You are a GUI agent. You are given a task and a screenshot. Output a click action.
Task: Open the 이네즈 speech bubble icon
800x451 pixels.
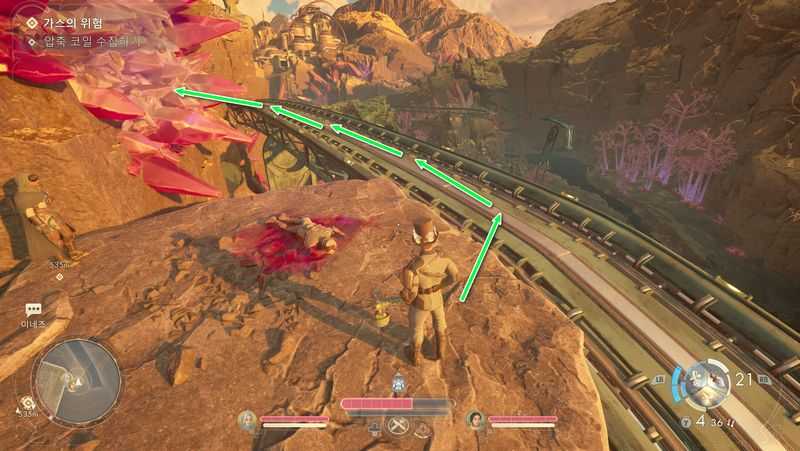click(x=33, y=311)
